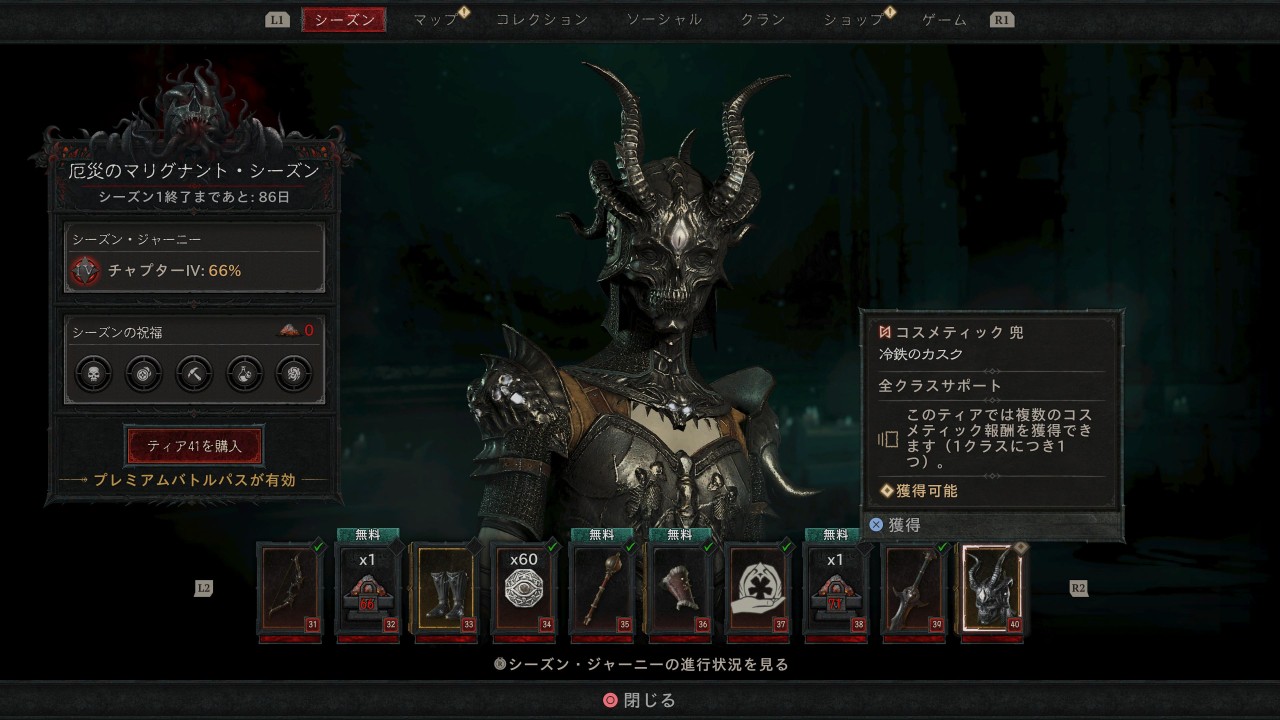
Task: Open the マップ tab
Action: [x=436, y=20]
